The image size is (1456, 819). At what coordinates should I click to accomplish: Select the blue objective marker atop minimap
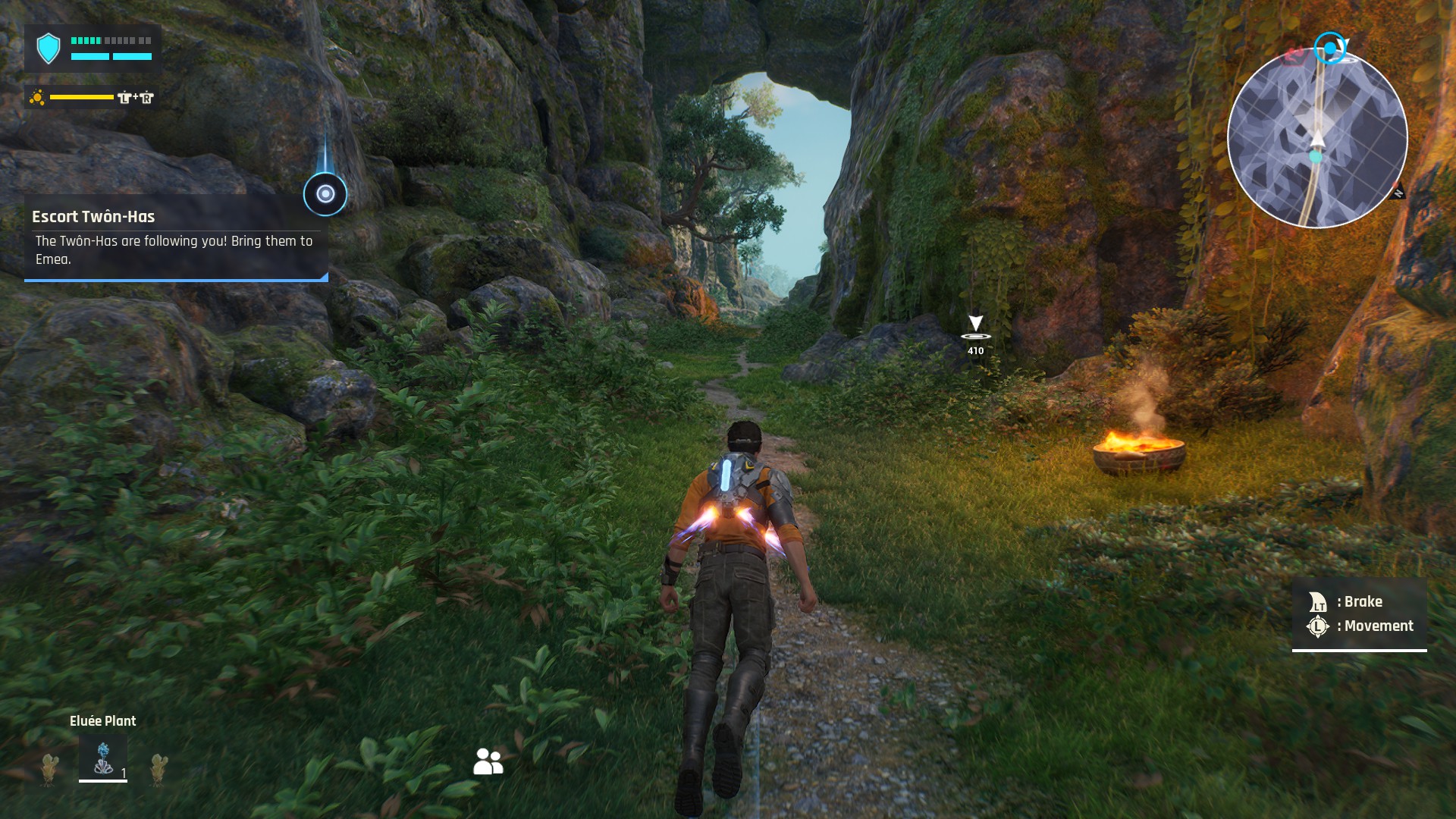point(1329,48)
